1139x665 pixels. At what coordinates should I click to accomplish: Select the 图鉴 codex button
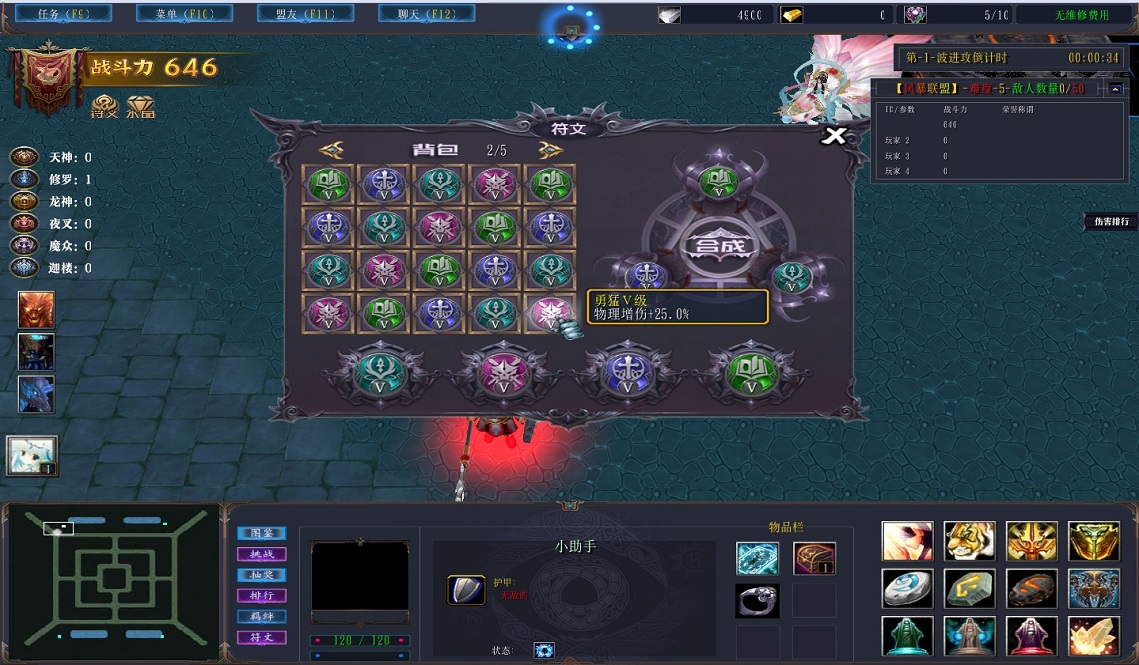(x=261, y=533)
